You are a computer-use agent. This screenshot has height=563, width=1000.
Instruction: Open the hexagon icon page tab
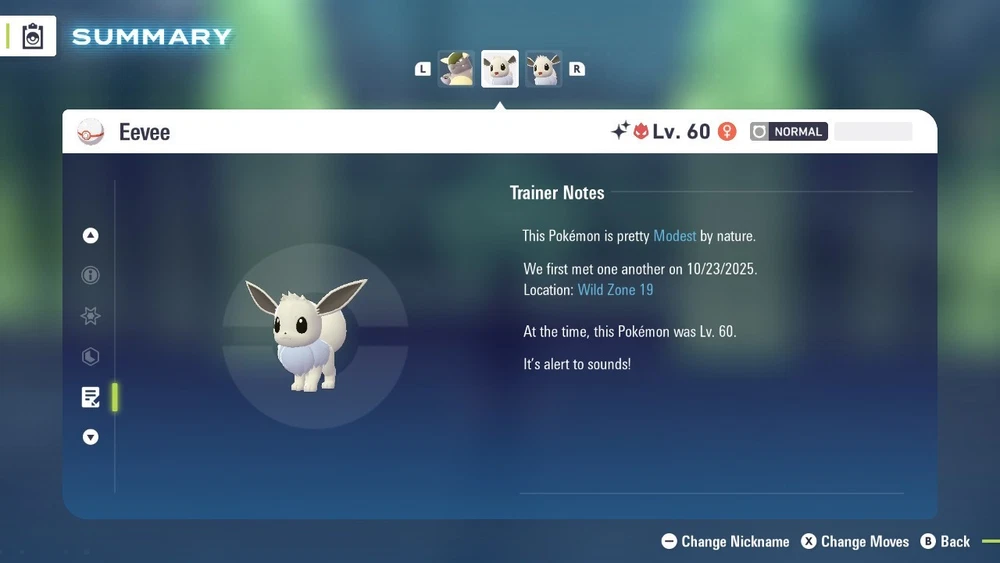[91, 356]
